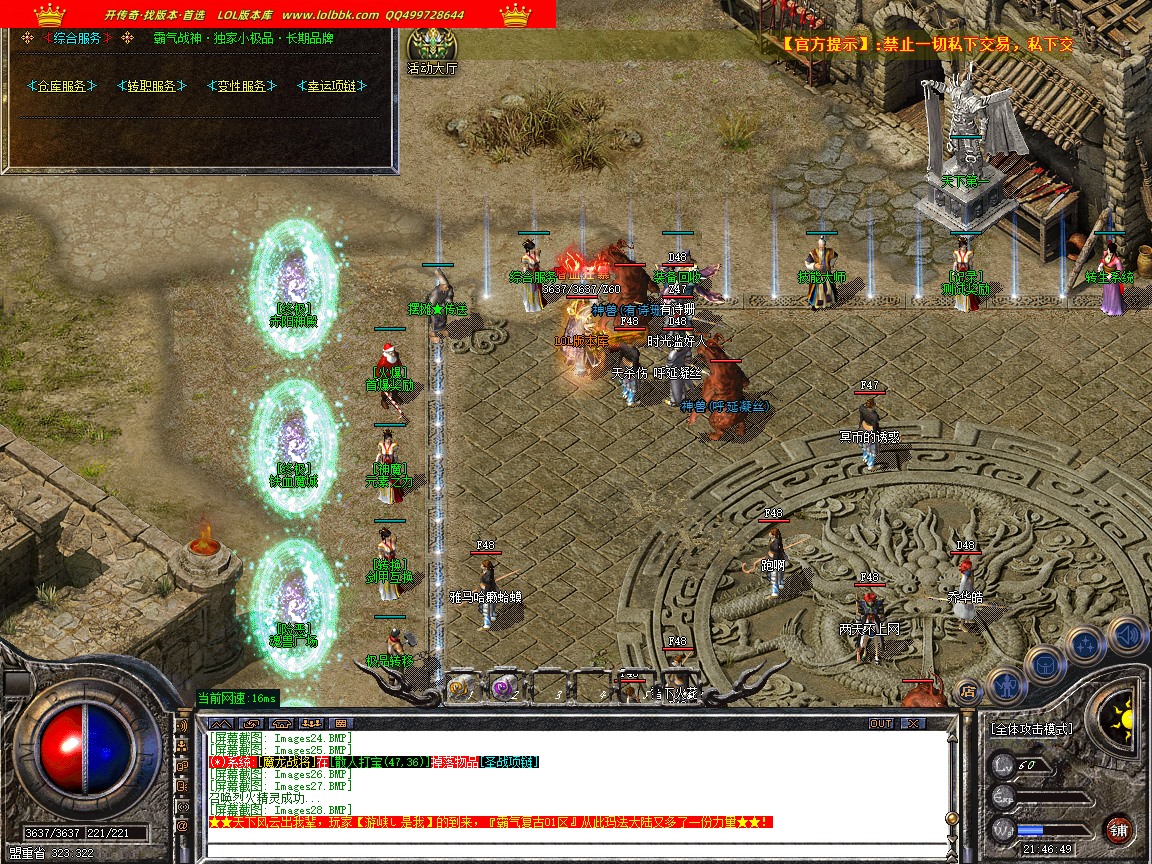Open the red 铺 stall button

[x=1118, y=830]
